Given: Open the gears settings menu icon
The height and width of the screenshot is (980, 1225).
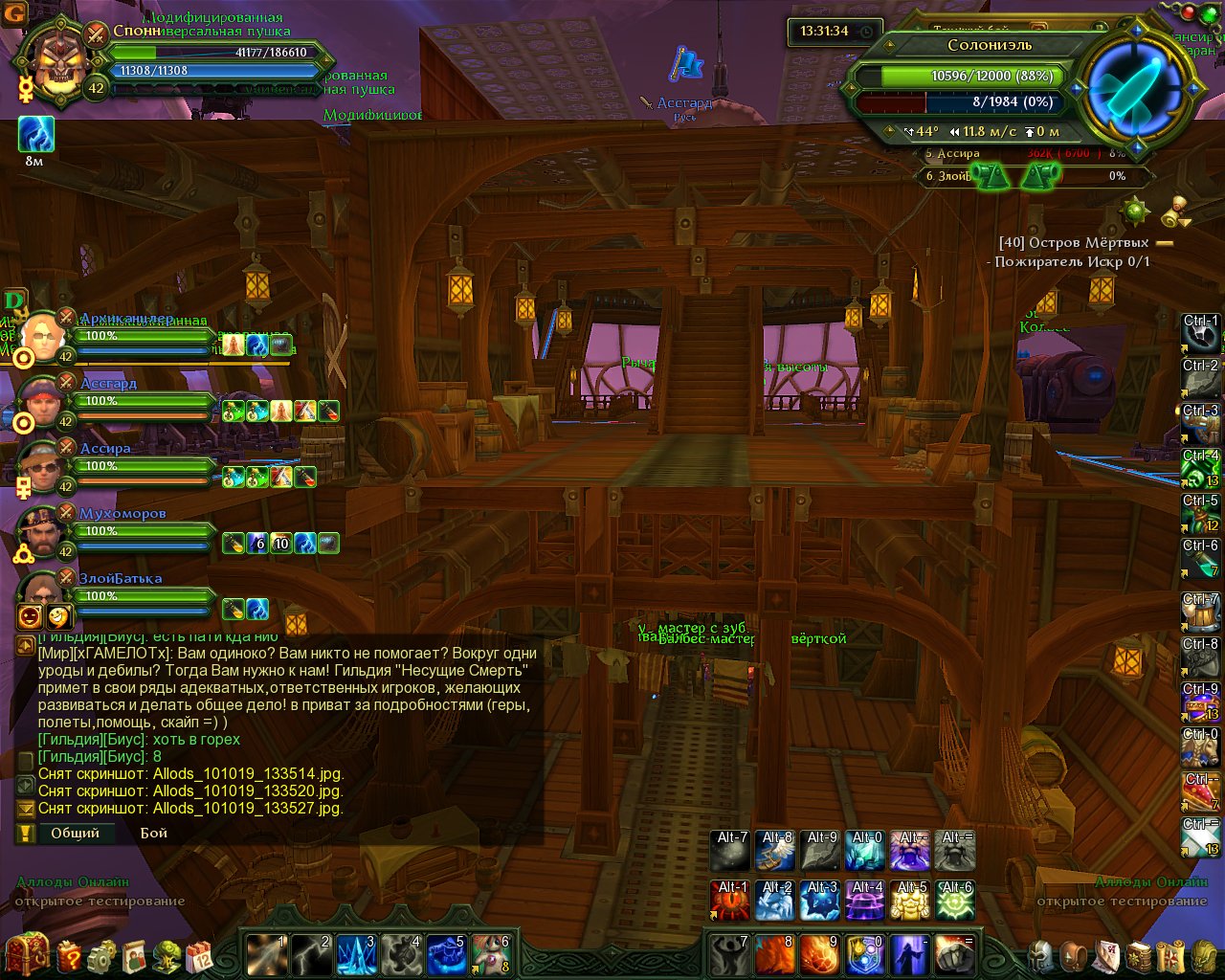Looking at the screenshot, I should pos(102,955).
